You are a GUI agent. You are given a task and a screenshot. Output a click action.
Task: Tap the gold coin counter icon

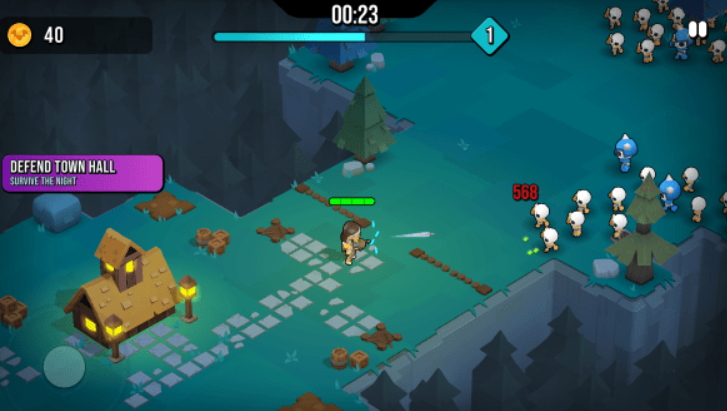pos(19,35)
